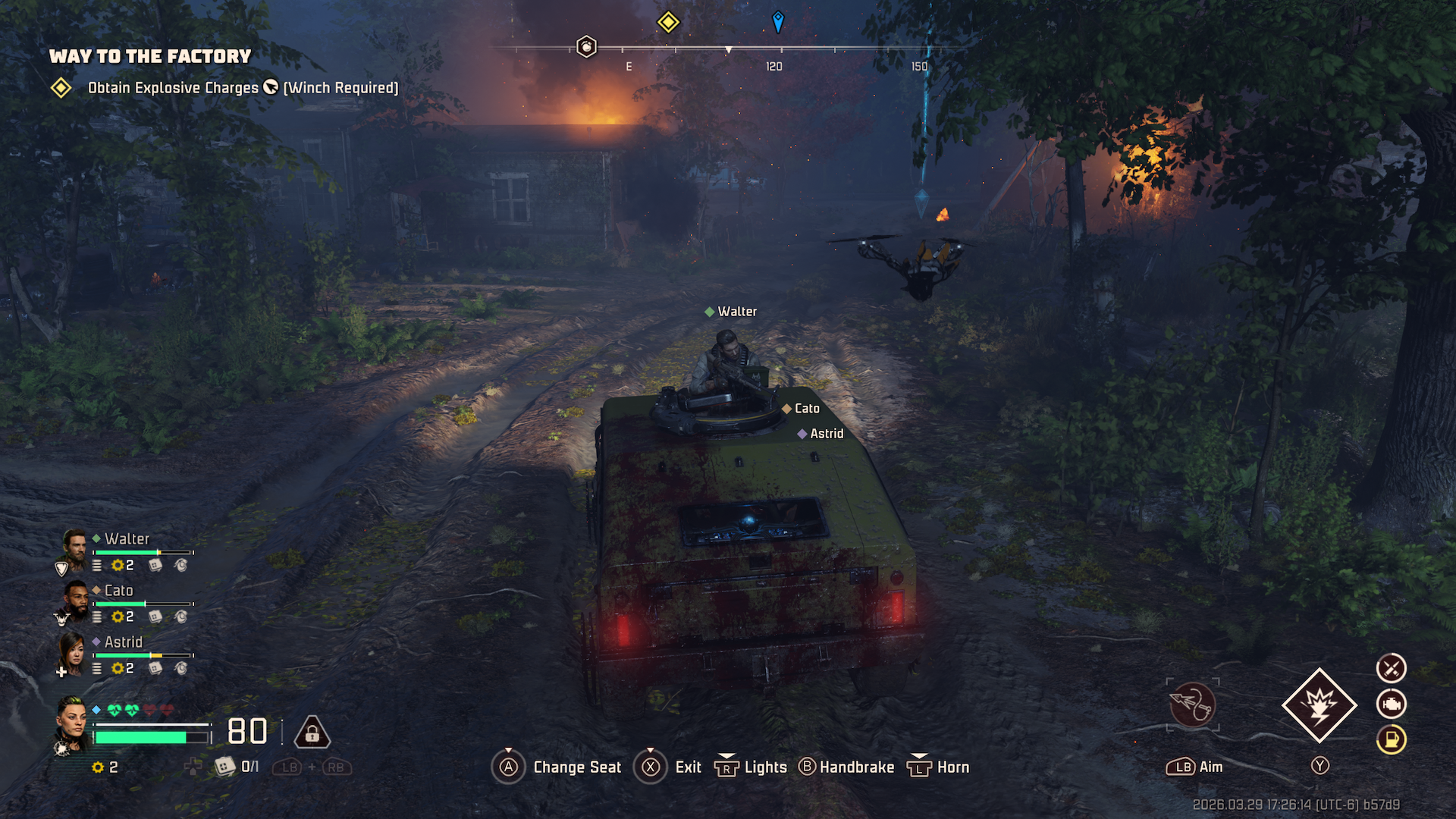This screenshot has height=819, width=1456.
Task: Activate the winch harpoon ability icon
Action: tap(1192, 705)
